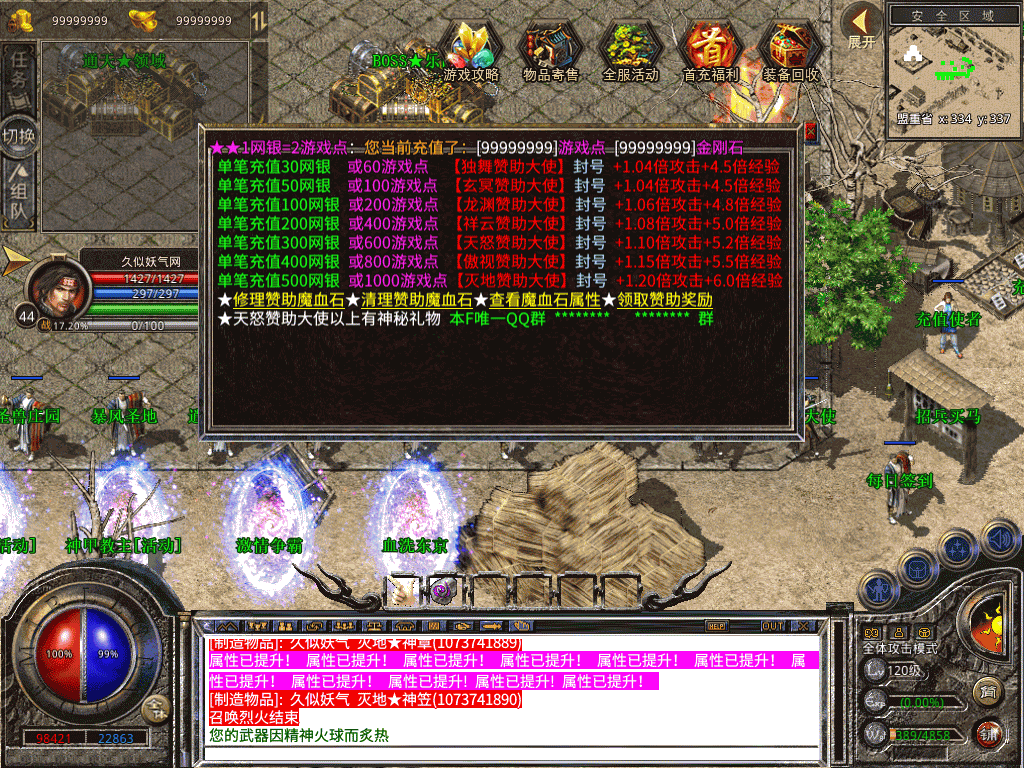Viewport: 1024px width, 768px height.
Task: Click the 切换 switch button
Action: click(19, 136)
